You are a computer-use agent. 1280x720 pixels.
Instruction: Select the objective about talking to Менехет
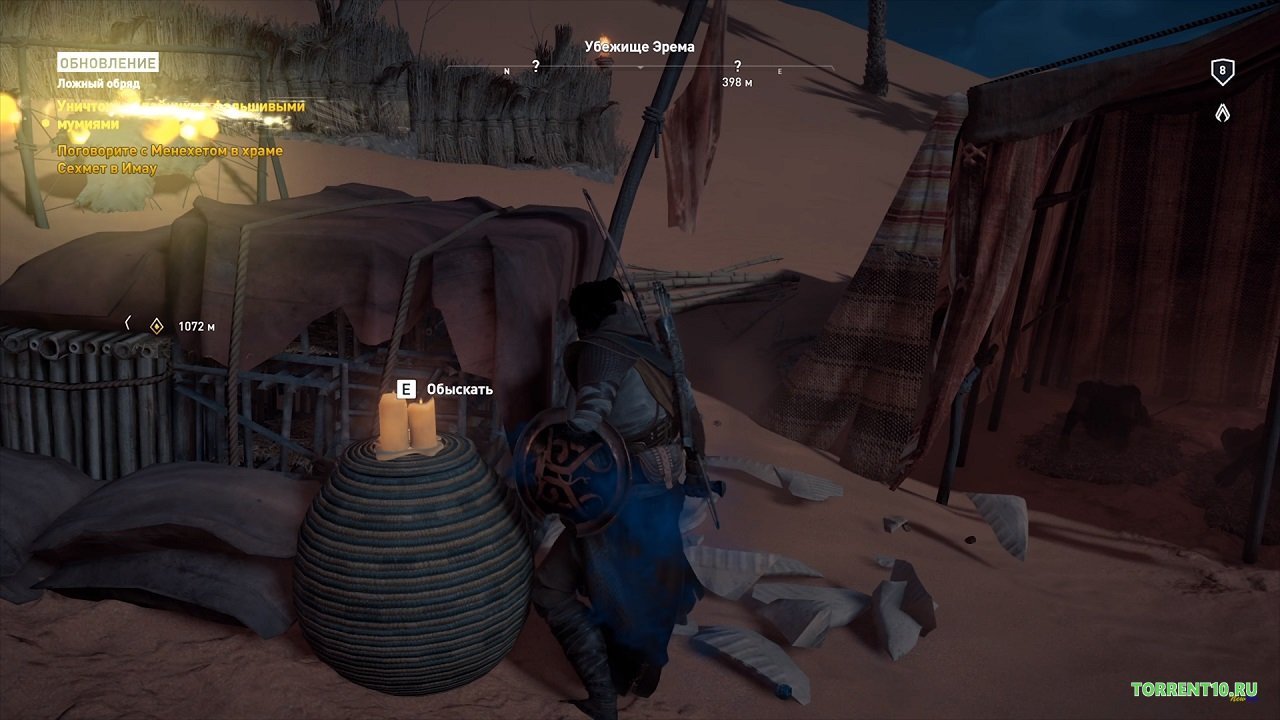coord(170,159)
